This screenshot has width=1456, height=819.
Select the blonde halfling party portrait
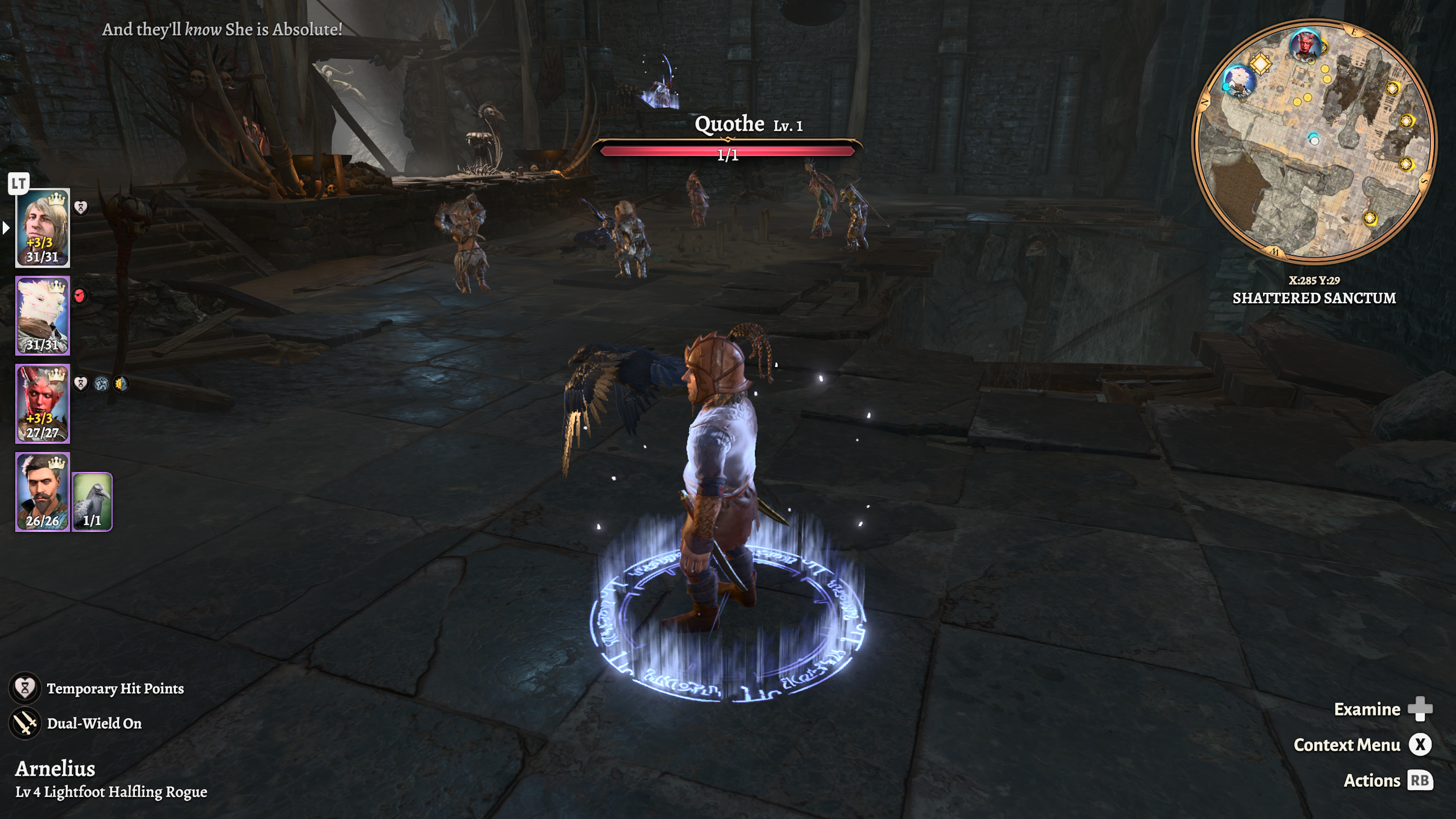tap(42, 227)
